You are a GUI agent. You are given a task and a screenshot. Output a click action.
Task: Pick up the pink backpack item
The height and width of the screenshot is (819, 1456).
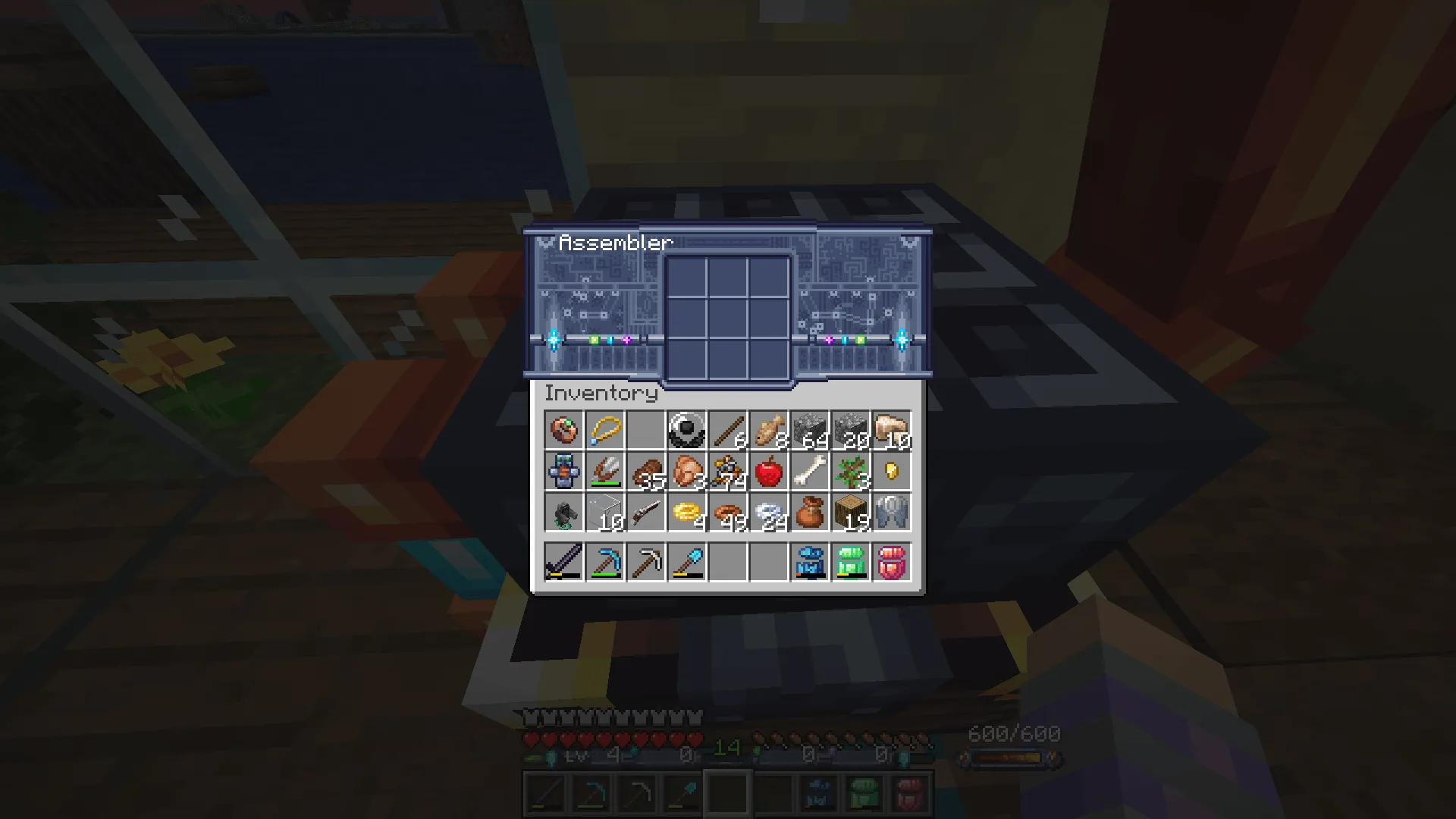893,561
